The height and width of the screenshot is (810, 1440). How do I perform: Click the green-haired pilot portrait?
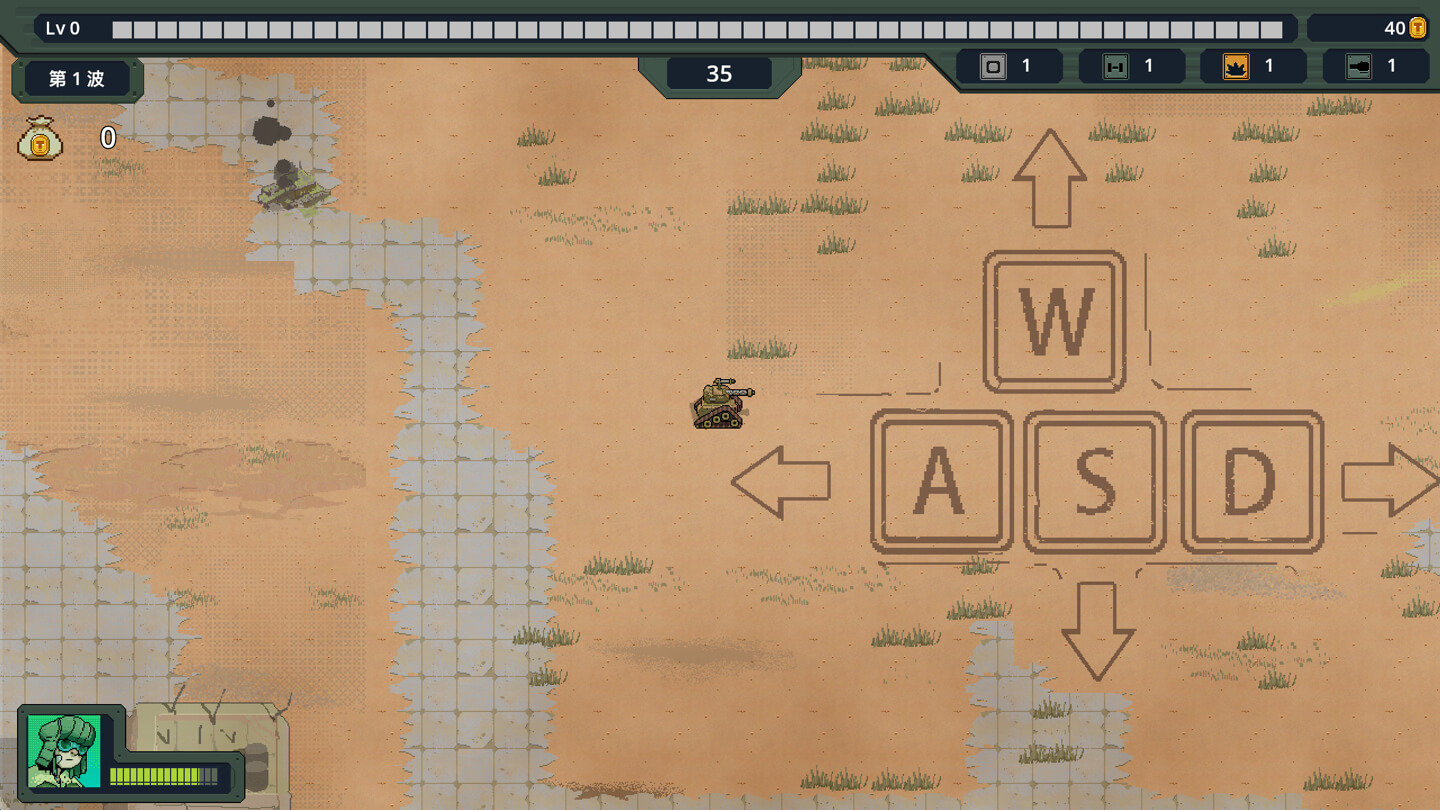(x=64, y=751)
